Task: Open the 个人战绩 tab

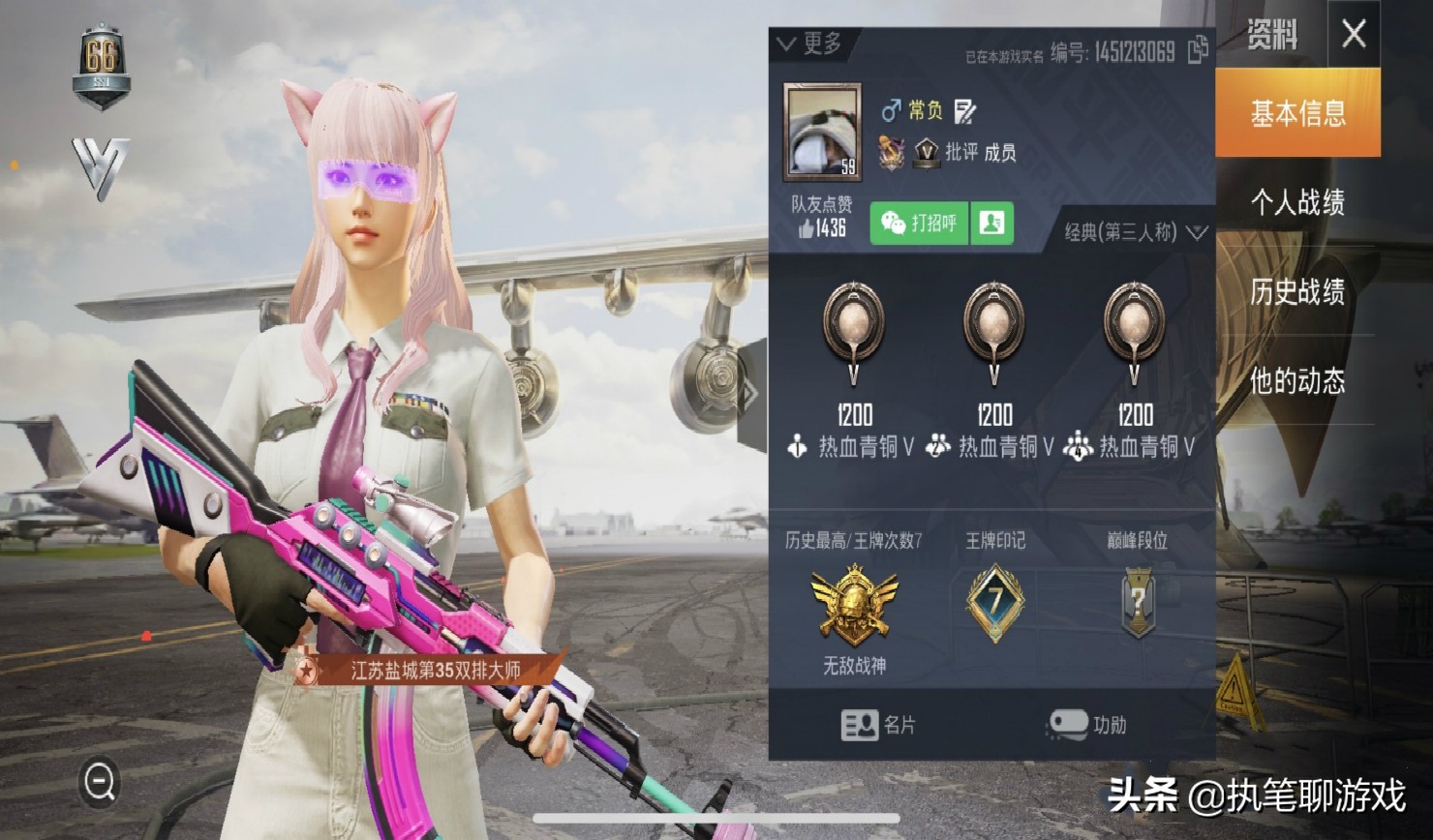Action: coord(1297,202)
